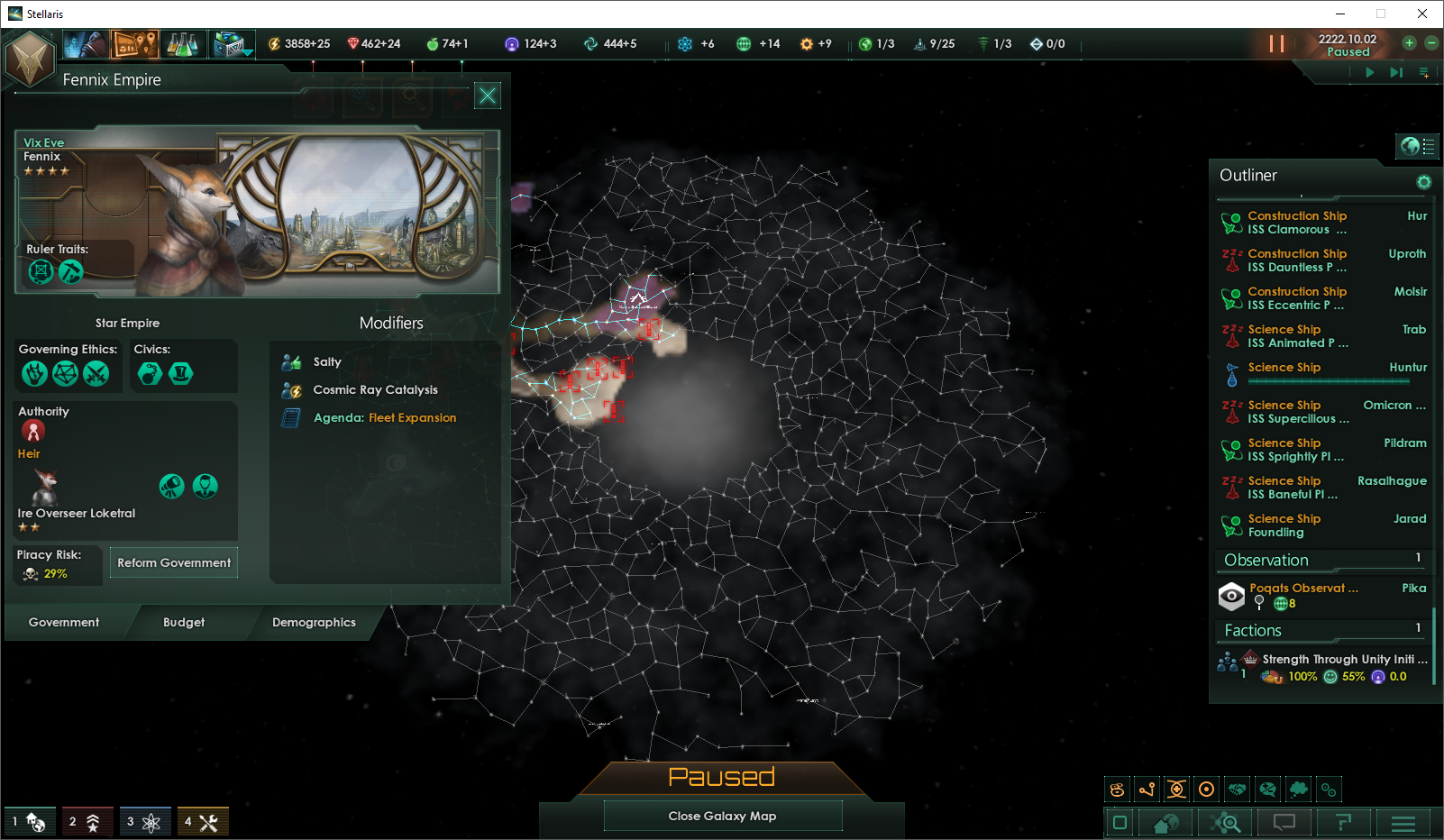Open the empire emblem menu
The image size is (1444, 840).
(x=31, y=59)
